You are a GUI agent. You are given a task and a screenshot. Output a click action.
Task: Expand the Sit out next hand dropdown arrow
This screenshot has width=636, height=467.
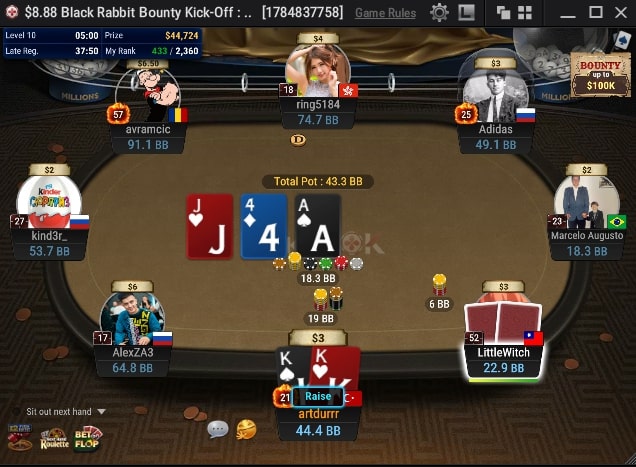click(101, 411)
